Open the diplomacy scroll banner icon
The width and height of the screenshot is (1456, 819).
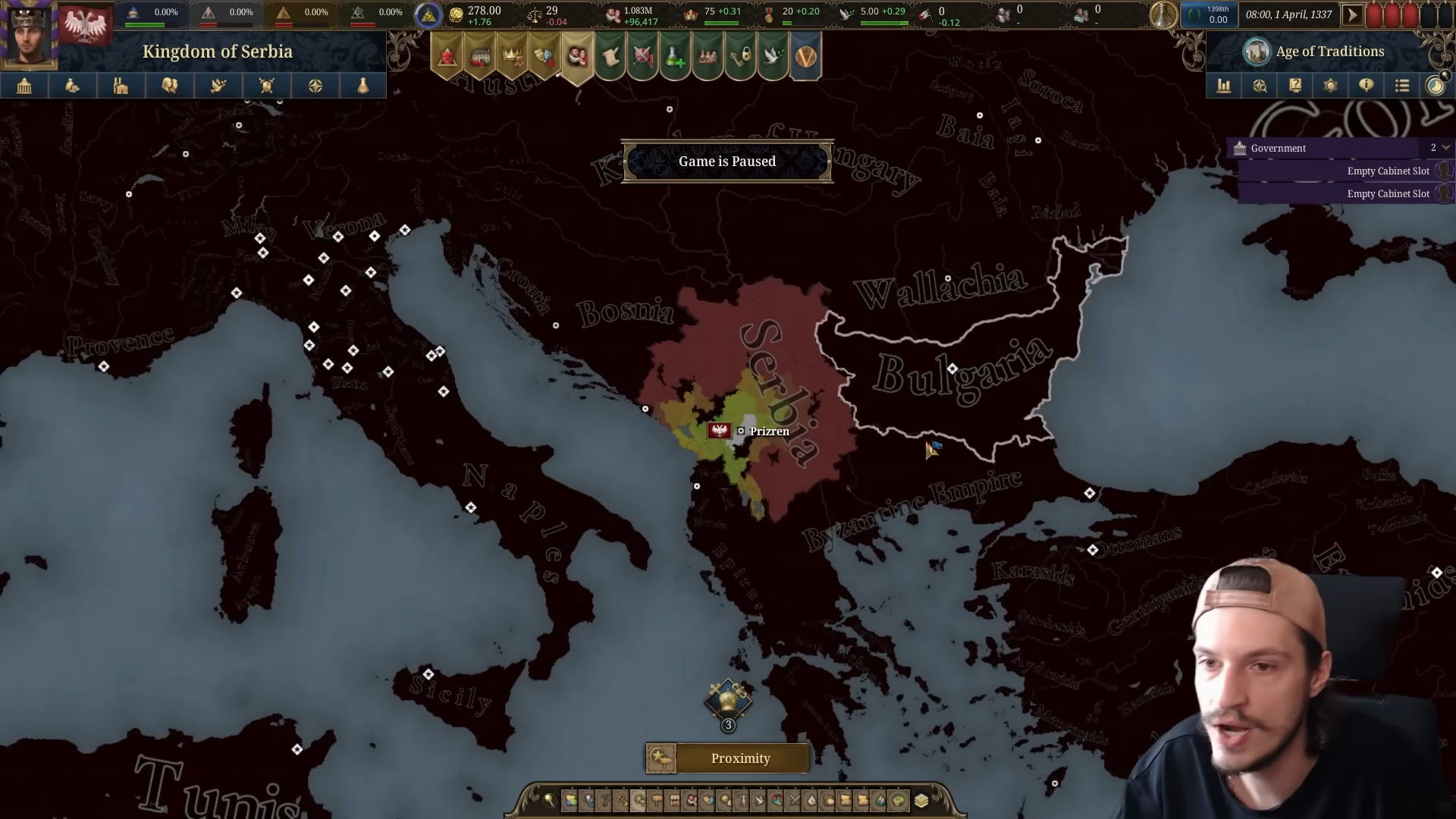point(610,55)
